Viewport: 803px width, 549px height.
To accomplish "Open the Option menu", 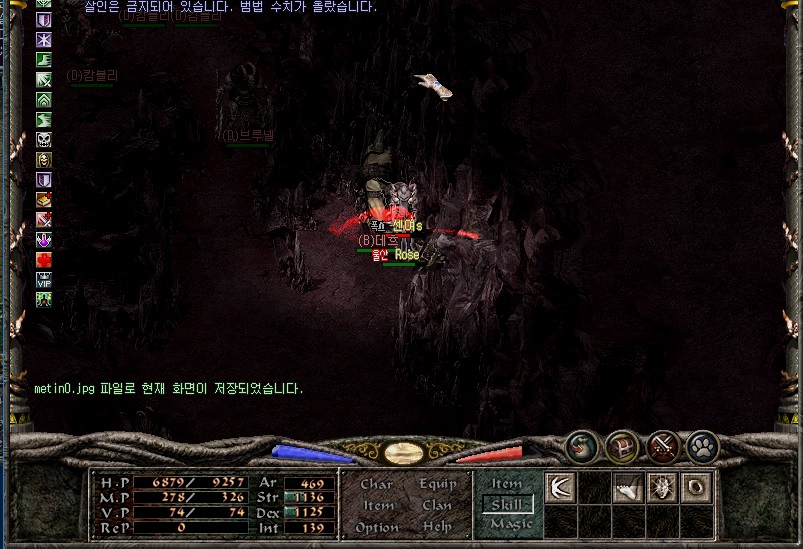I will pos(377,527).
